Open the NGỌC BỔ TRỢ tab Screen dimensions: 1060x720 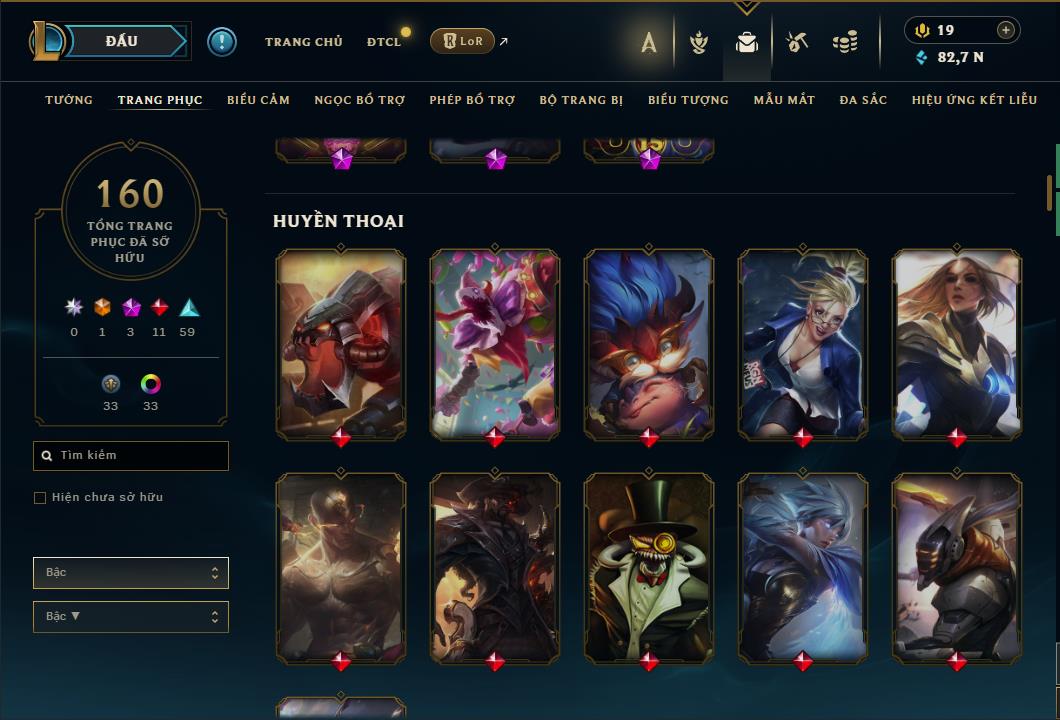pyautogui.click(x=360, y=100)
